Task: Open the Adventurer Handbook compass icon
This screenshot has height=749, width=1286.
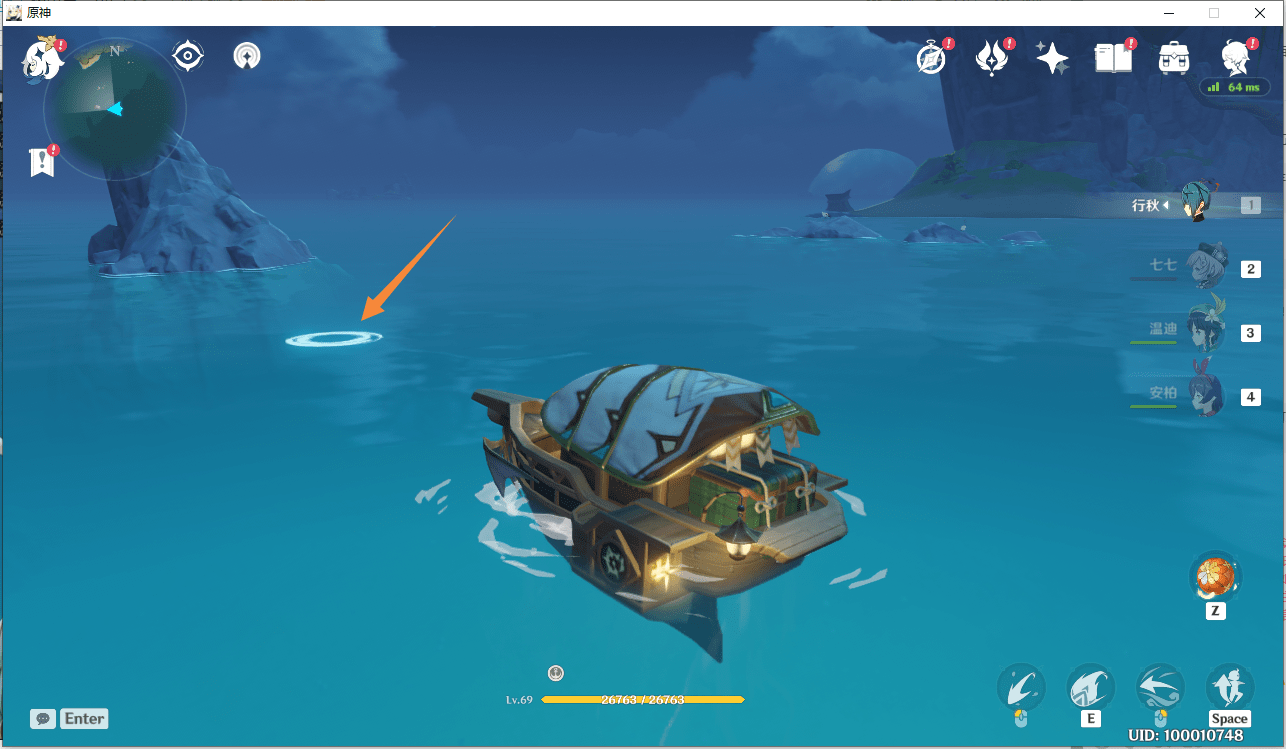Action: pos(931,59)
